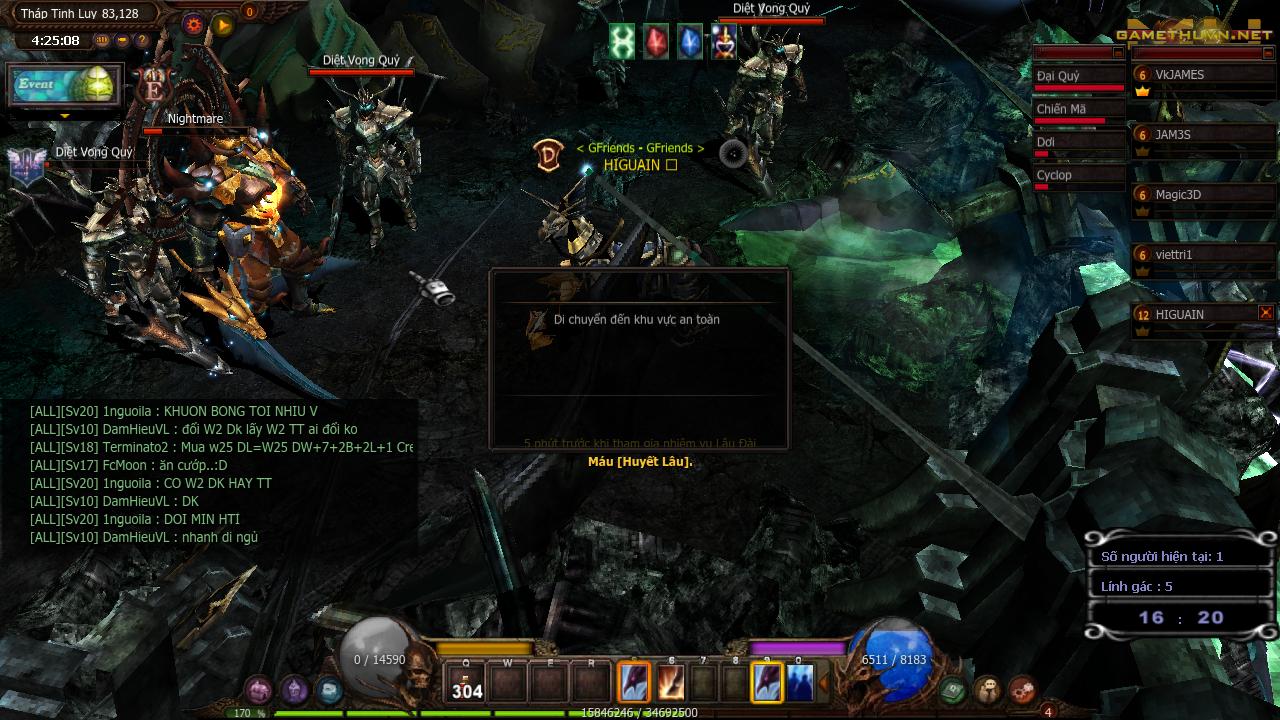Screen dimensions: 1280x720
Task: Open the green book menu icon
Action: pyautogui.click(x=953, y=689)
